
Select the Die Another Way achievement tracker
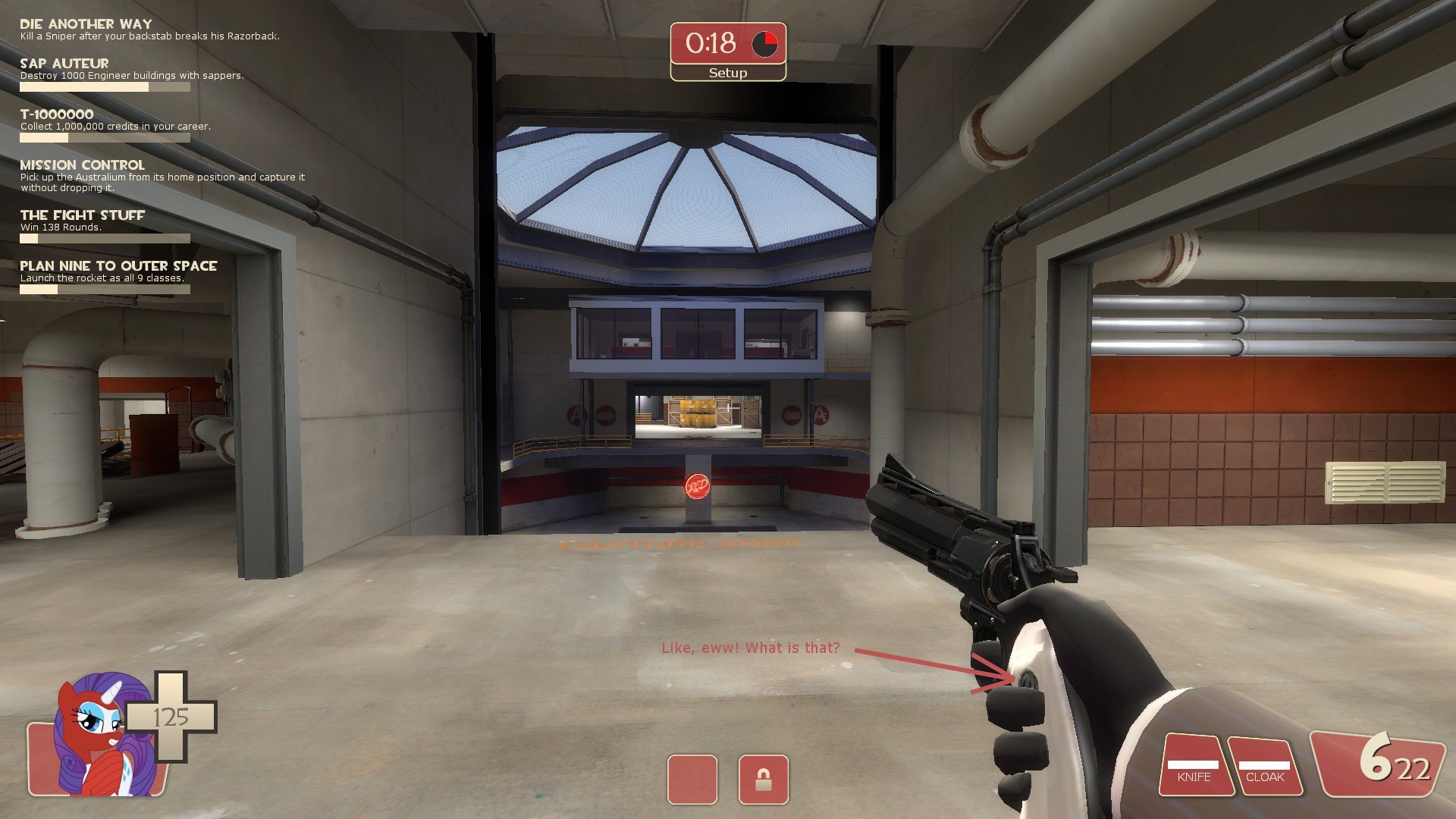click(86, 24)
